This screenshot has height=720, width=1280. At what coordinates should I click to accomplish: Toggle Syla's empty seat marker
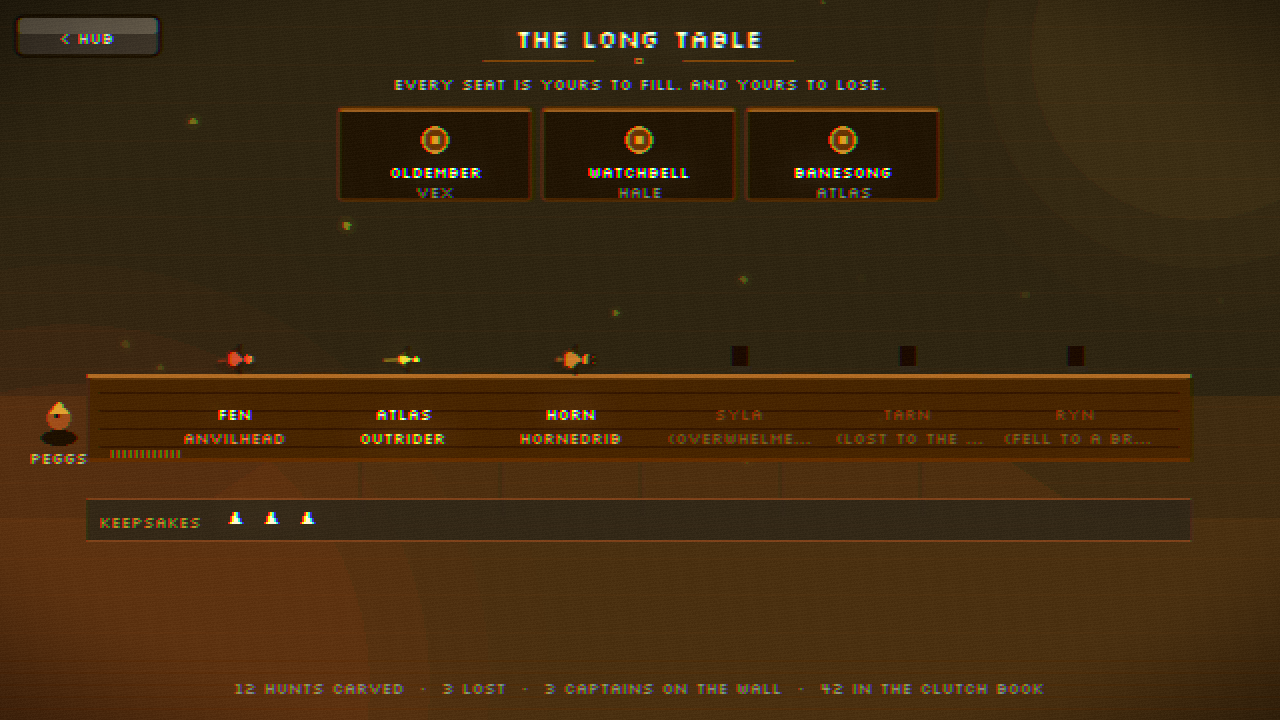[738, 354]
